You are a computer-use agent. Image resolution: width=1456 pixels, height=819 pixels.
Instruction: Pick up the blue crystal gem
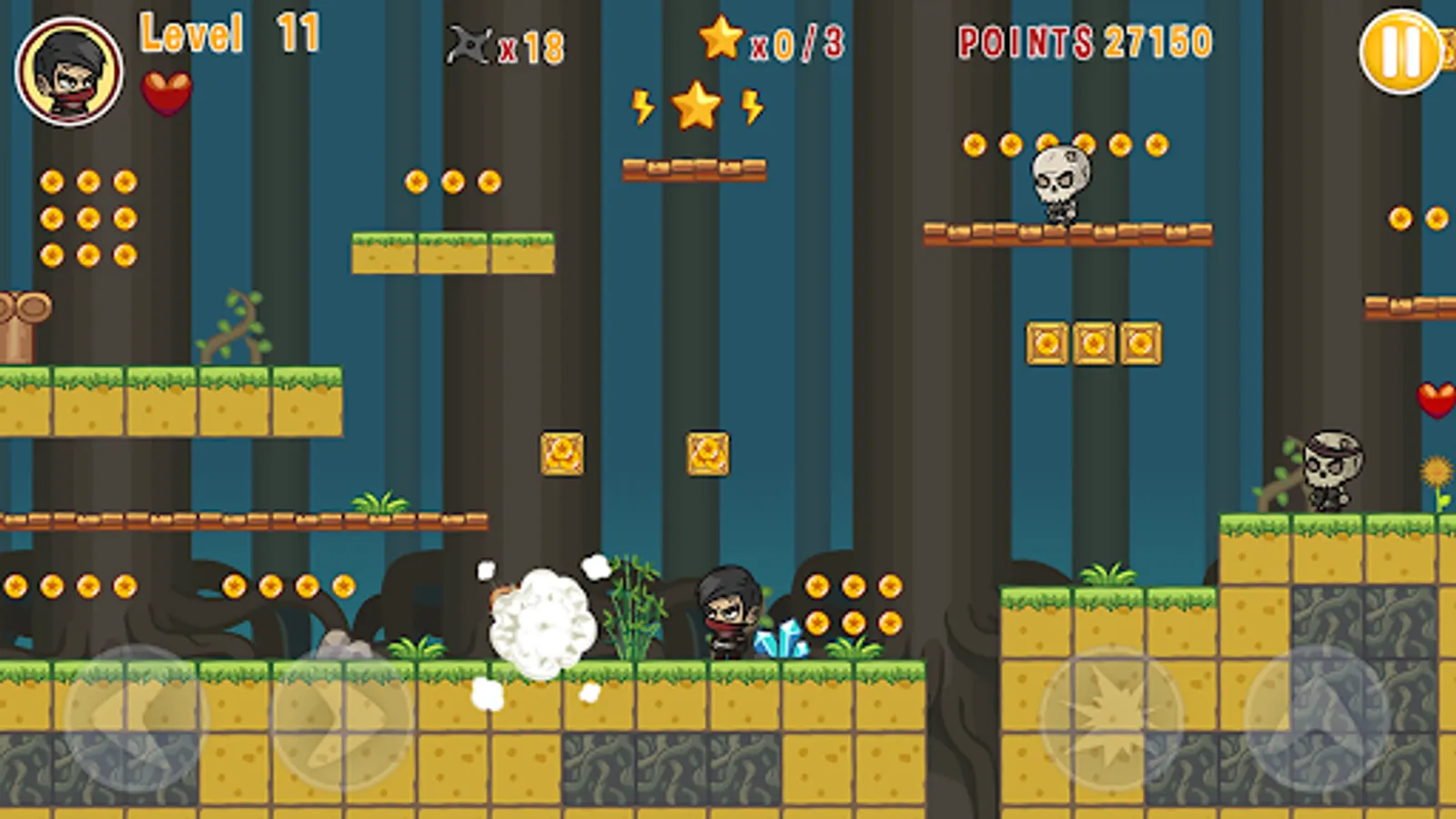click(x=781, y=642)
